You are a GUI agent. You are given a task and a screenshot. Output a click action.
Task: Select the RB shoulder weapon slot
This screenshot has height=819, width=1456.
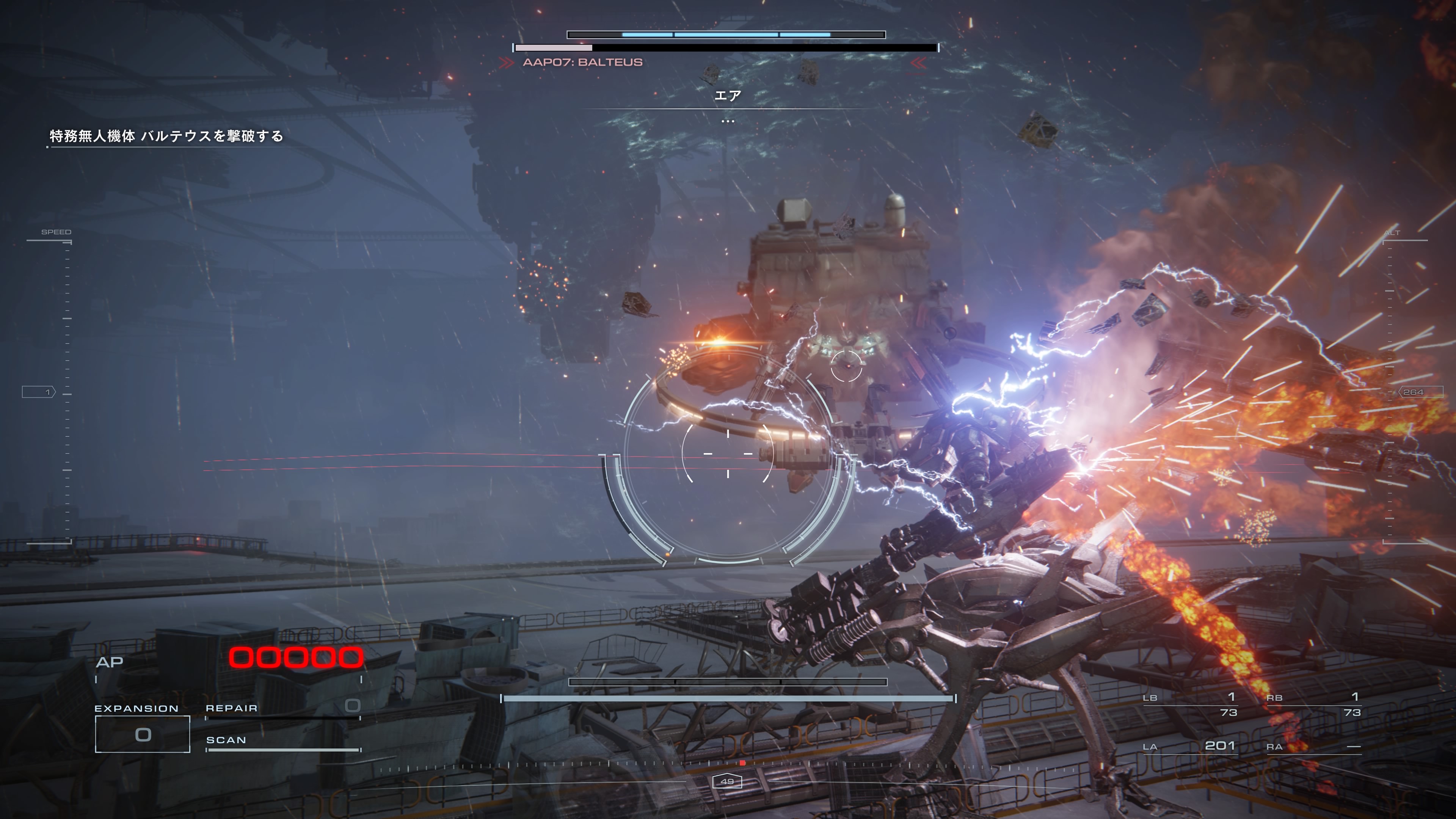click(x=1313, y=704)
